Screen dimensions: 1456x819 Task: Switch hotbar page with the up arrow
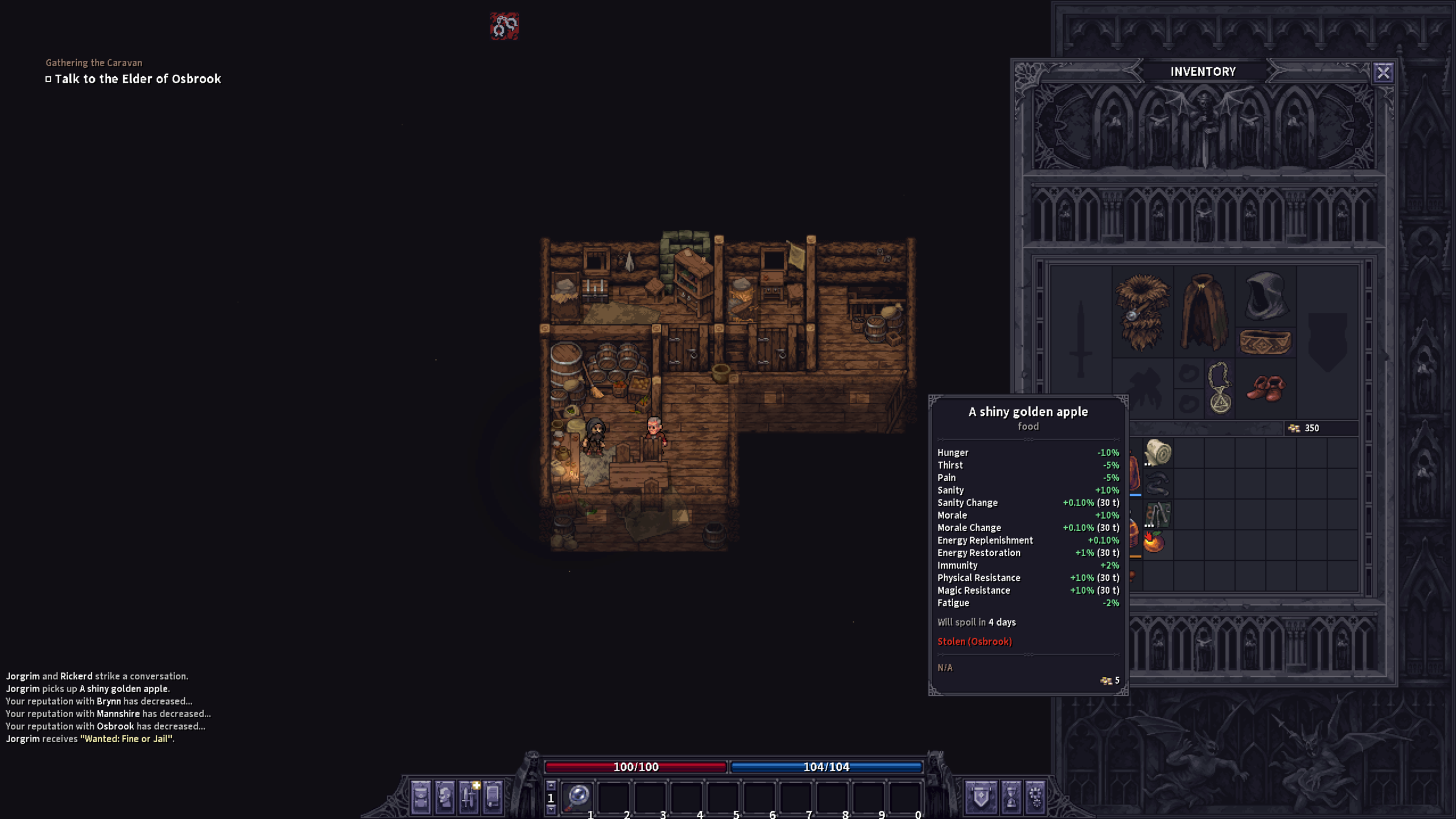(551, 785)
